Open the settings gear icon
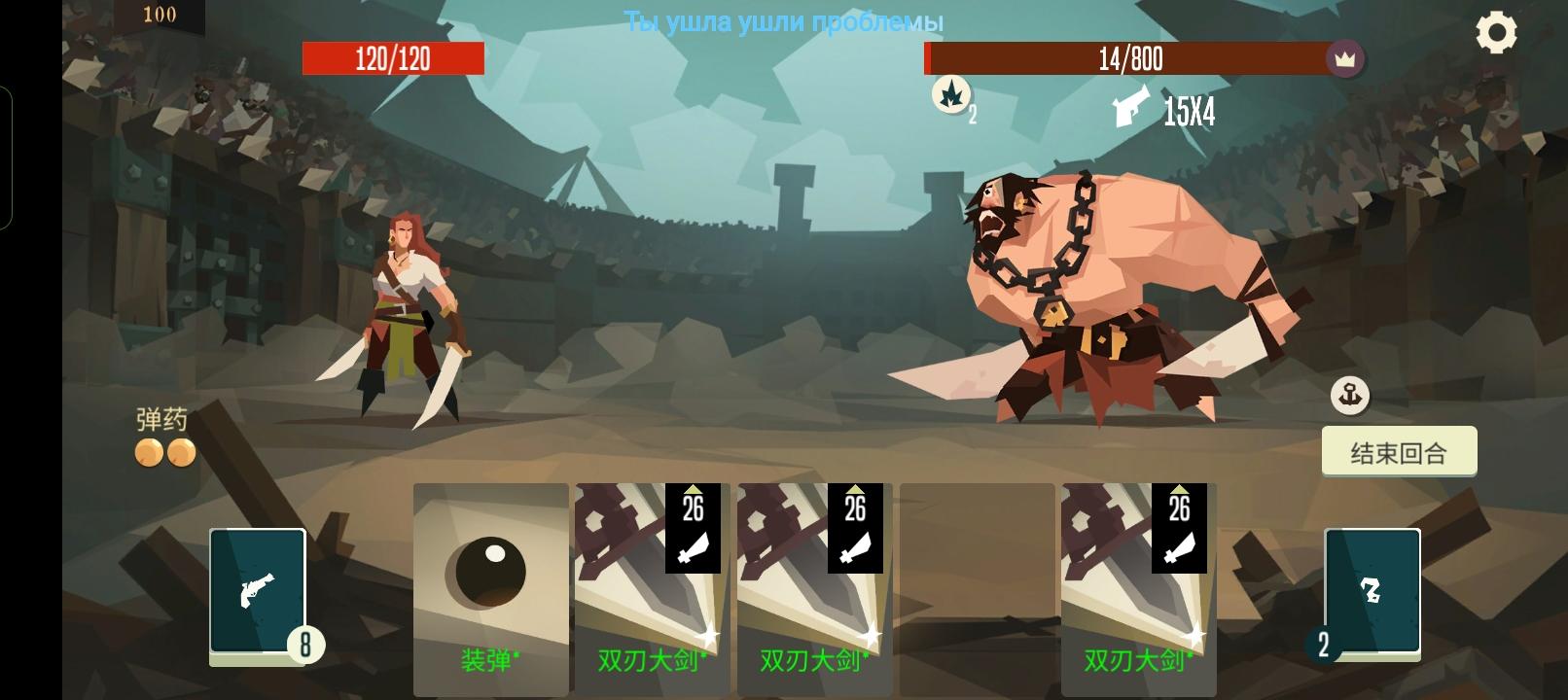Image resolution: width=1568 pixels, height=700 pixels. pos(1495,32)
